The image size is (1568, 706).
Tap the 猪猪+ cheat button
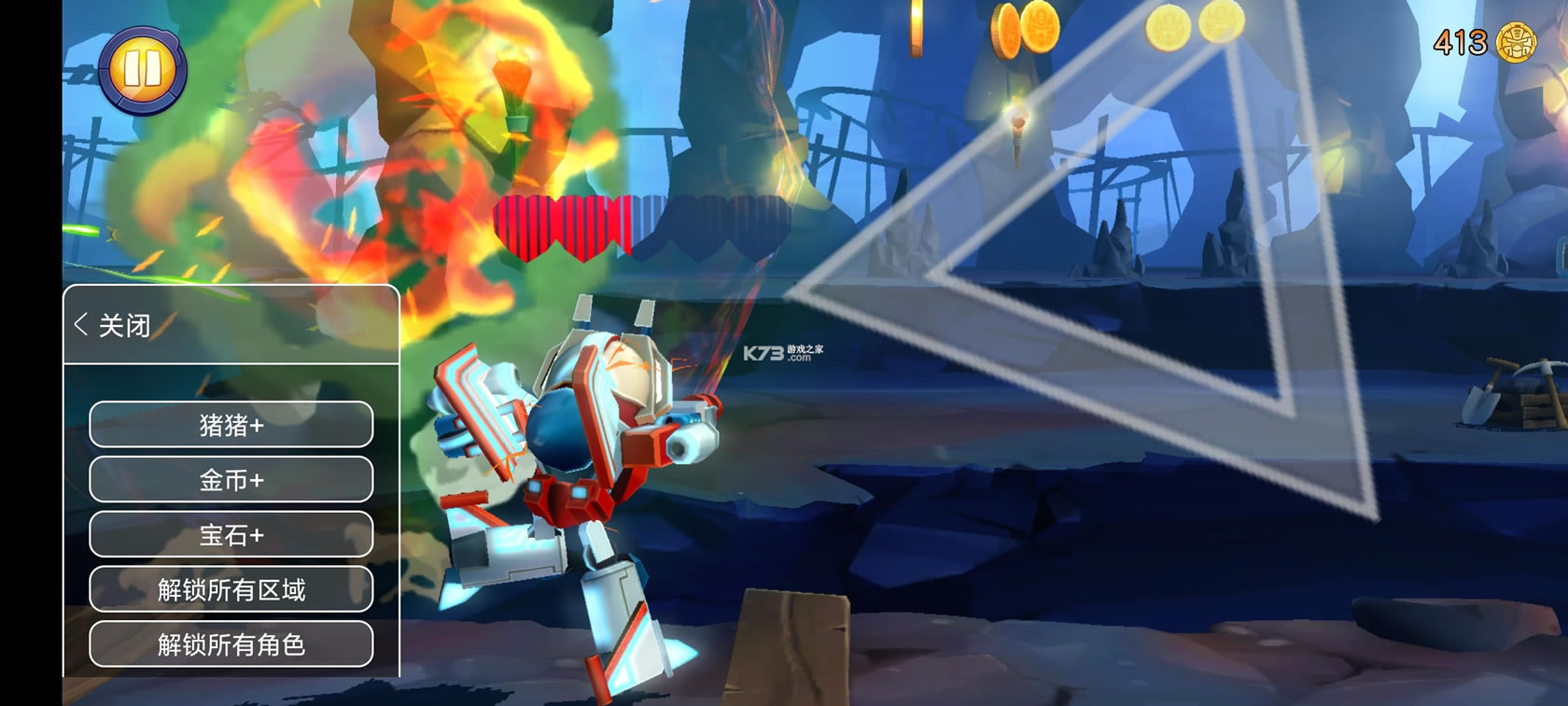point(231,425)
